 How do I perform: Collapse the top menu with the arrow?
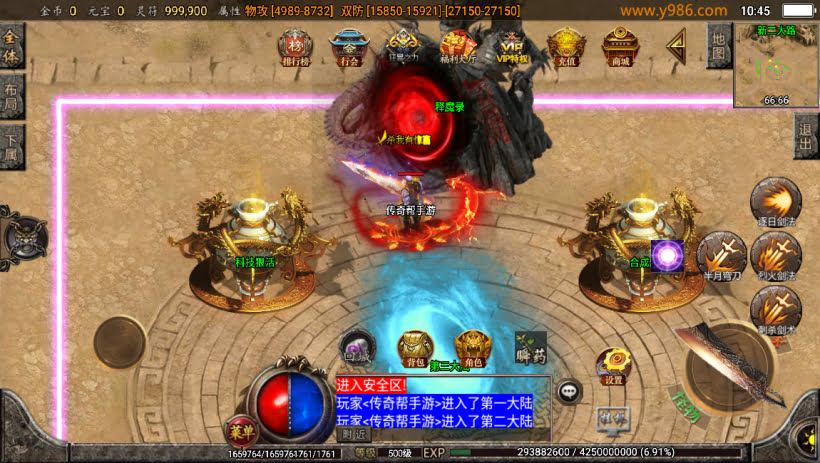678,44
